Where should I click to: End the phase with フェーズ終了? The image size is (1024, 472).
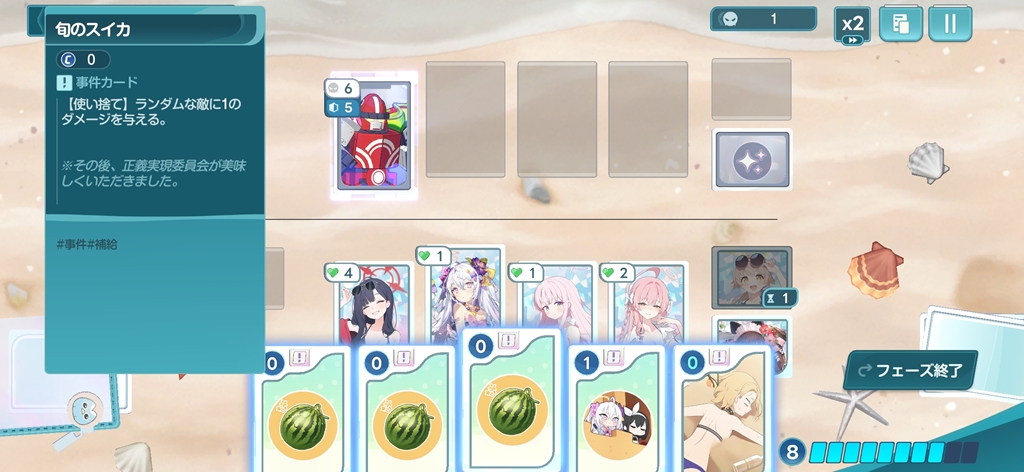click(x=909, y=369)
